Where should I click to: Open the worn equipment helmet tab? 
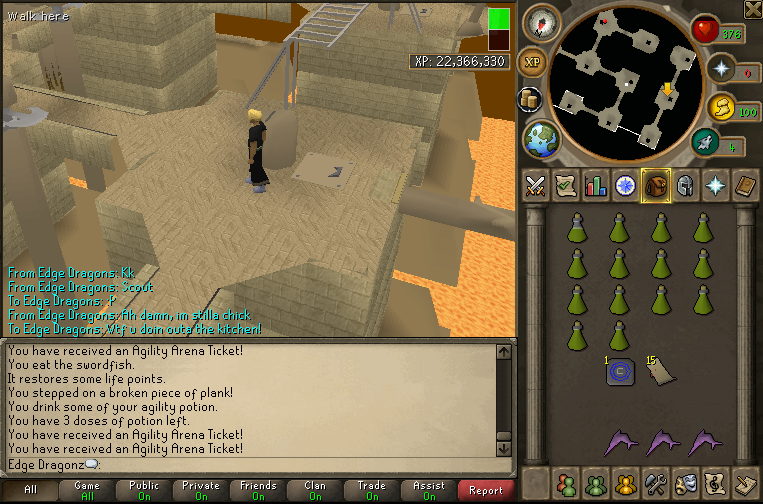tap(686, 185)
